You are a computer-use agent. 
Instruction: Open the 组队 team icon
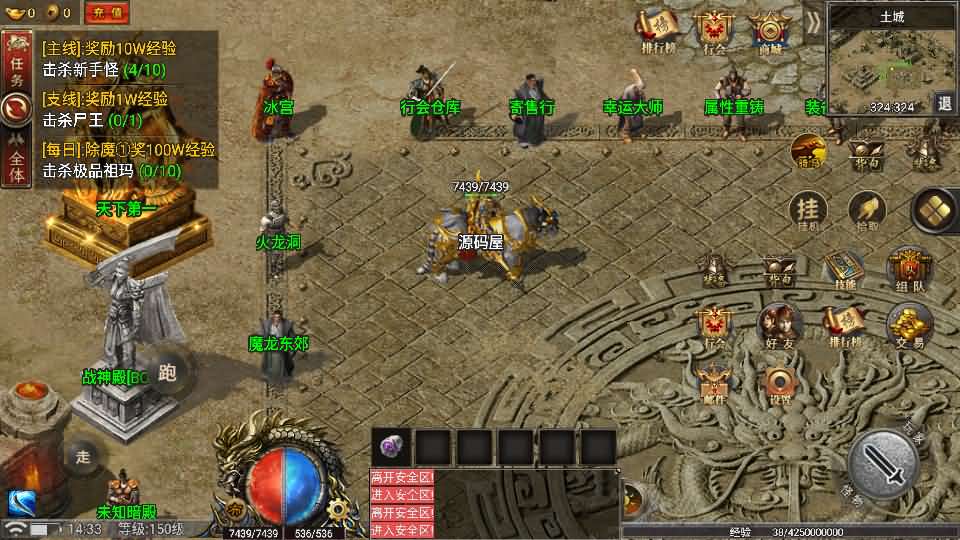pyautogui.click(x=908, y=268)
